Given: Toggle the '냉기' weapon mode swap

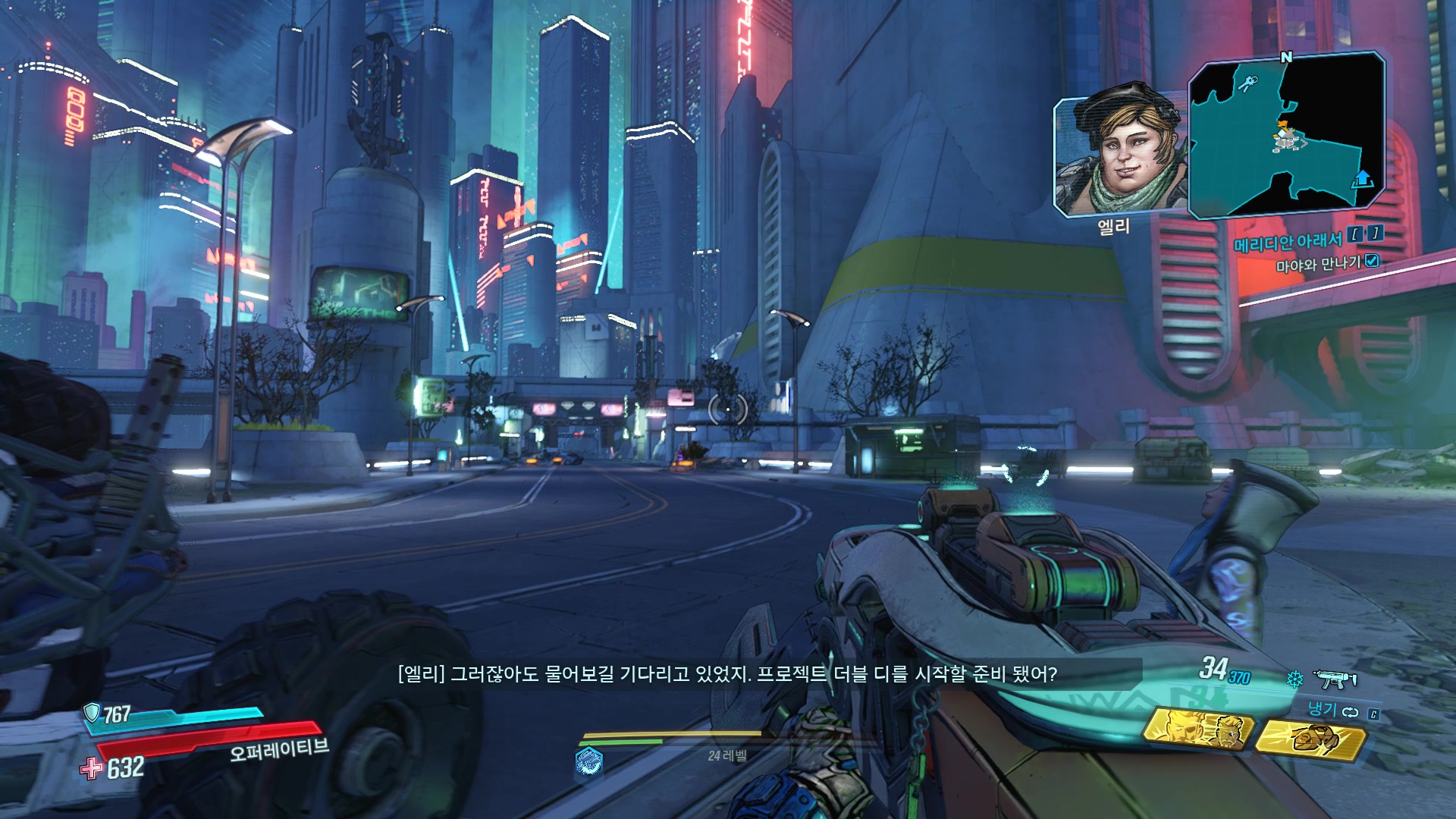Looking at the screenshot, I should [x=1350, y=712].
